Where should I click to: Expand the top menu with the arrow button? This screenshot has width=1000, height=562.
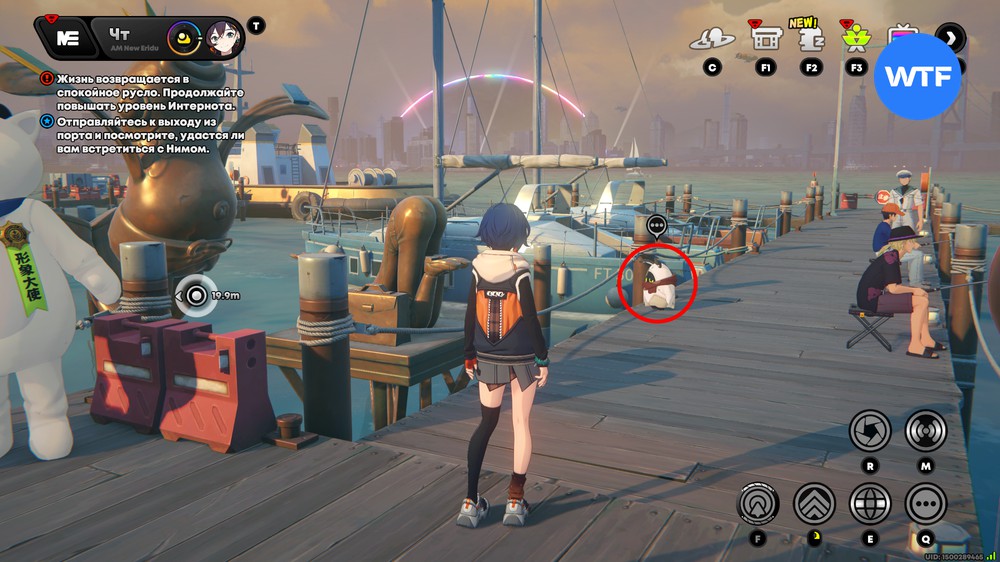(x=950, y=38)
